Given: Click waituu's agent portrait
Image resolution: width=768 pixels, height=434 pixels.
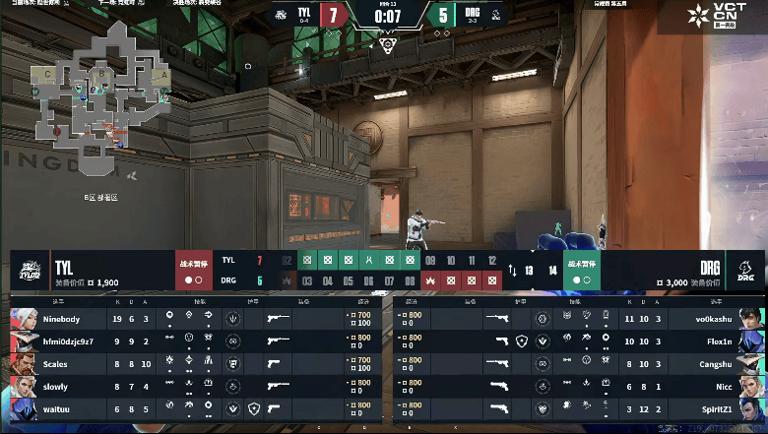Looking at the screenshot, I should click(x=24, y=408).
